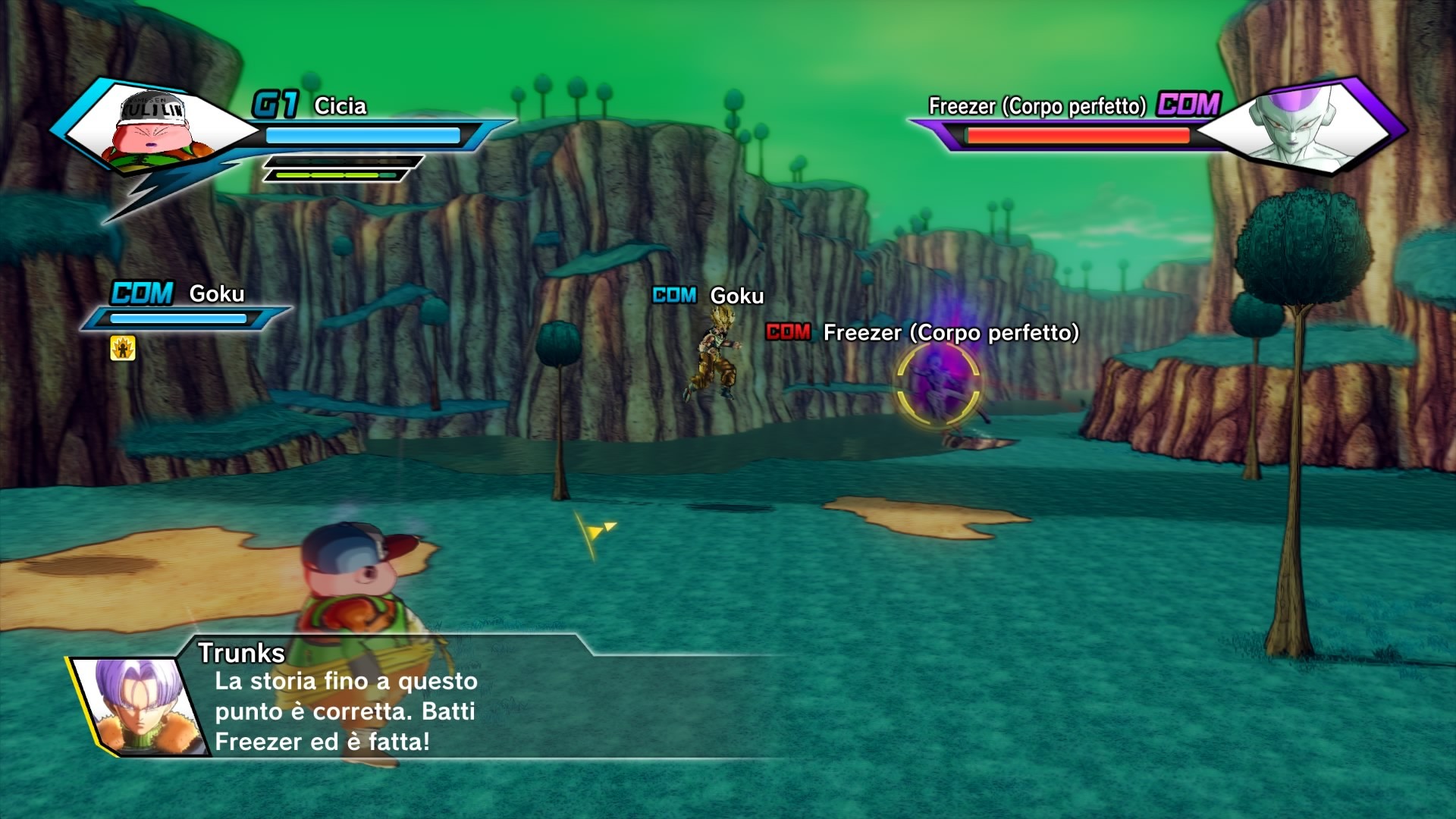
Task: Click Goku's golden Super Saiyan status icon
Action: pos(123,348)
